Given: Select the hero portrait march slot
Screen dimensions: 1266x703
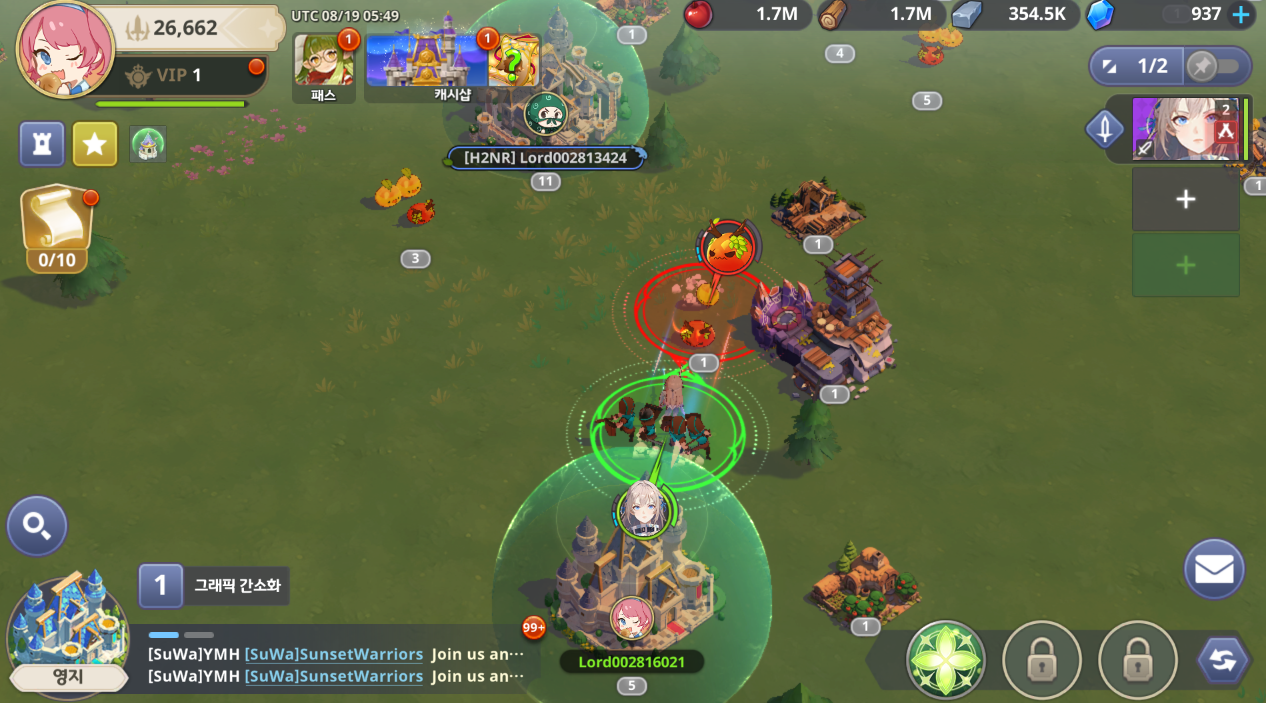Looking at the screenshot, I should click(x=1186, y=129).
